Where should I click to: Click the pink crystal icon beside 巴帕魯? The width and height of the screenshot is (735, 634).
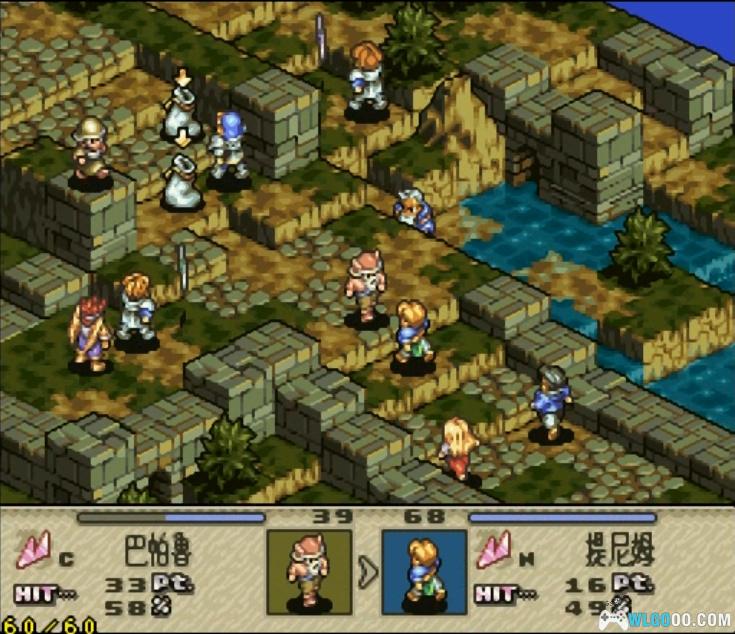click(37, 551)
